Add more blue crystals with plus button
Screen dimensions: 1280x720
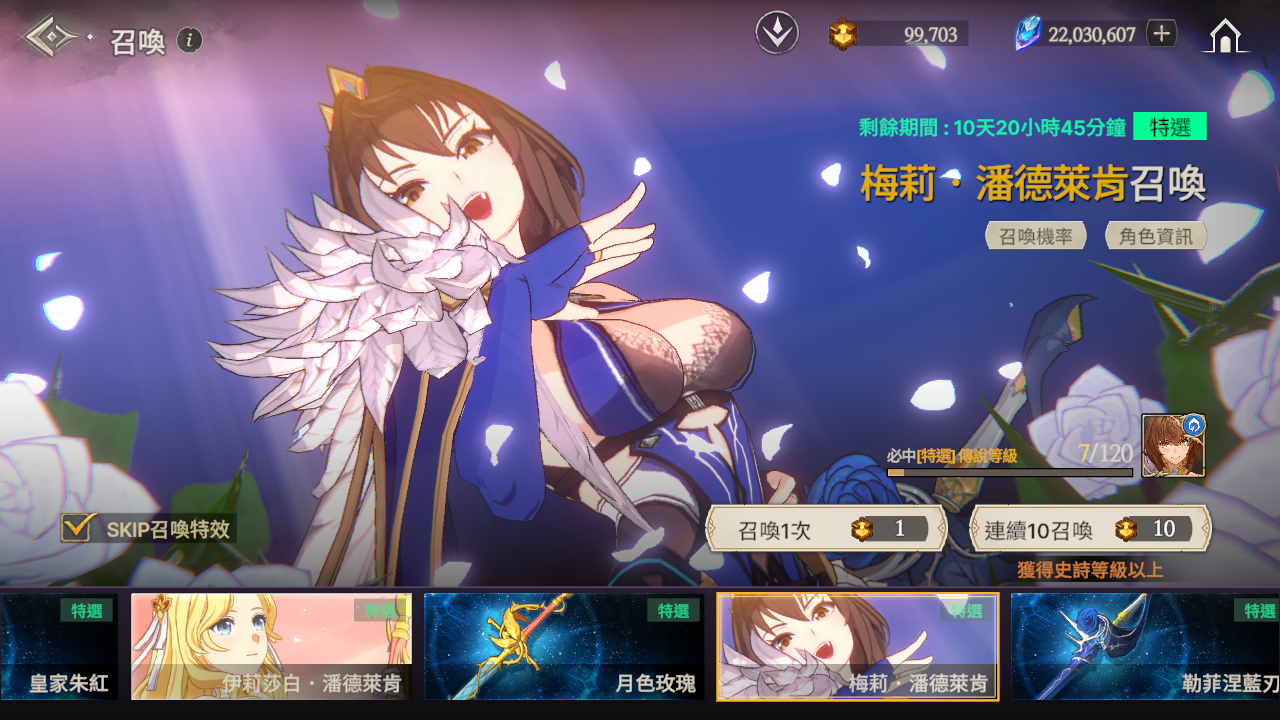[1161, 34]
